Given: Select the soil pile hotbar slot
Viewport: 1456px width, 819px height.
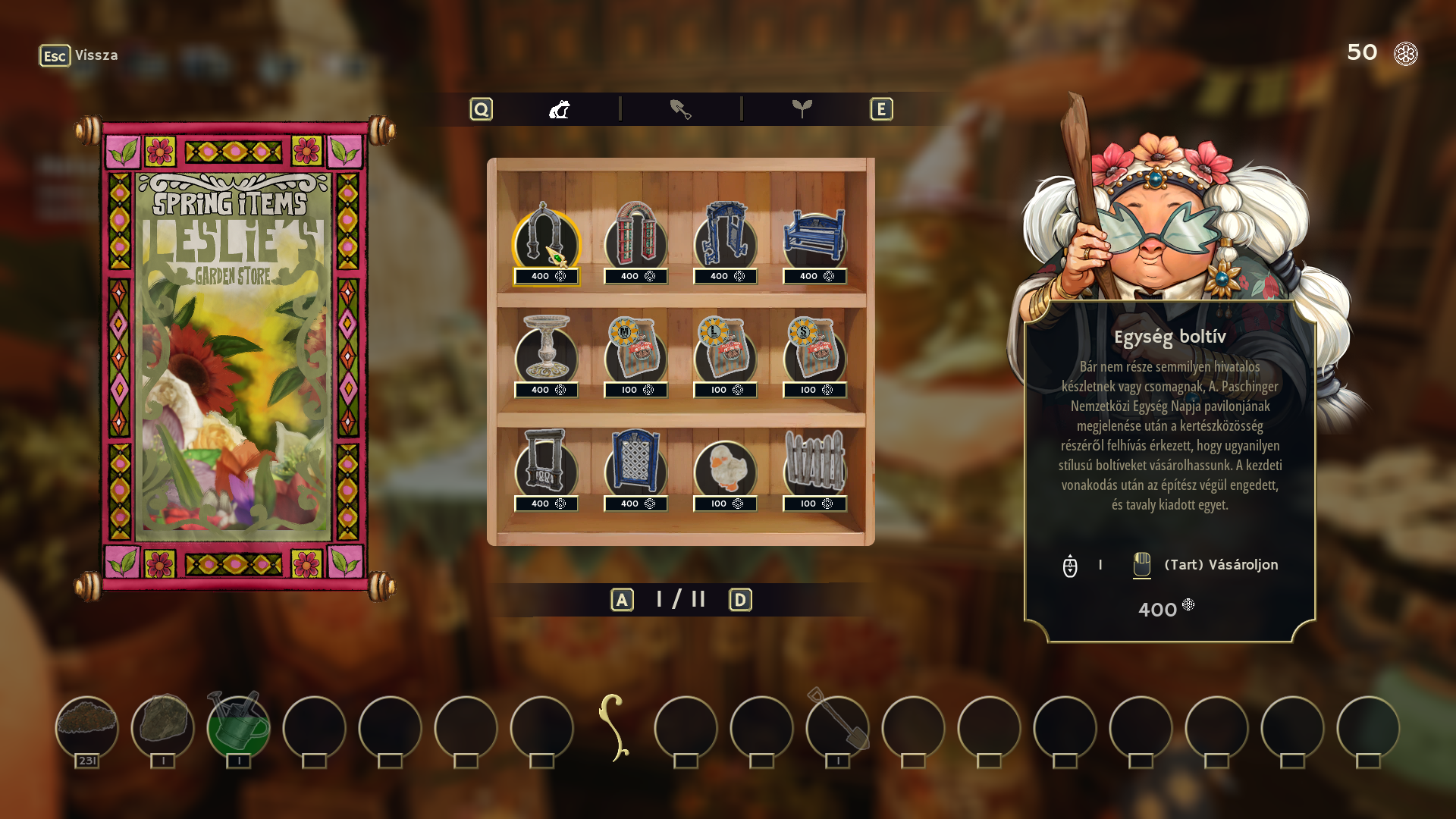Looking at the screenshot, I should (x=87, y=726).
